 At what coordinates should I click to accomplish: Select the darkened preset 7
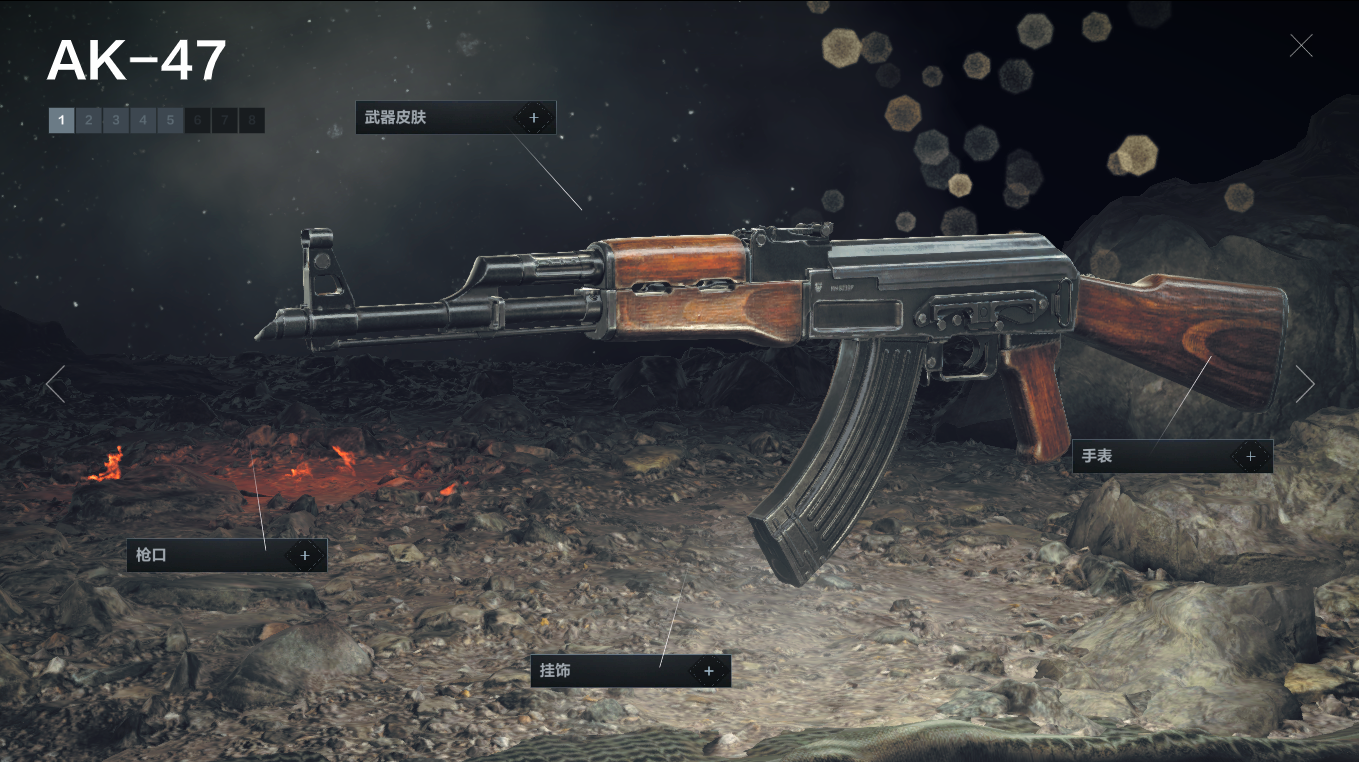tap(225, 121)
